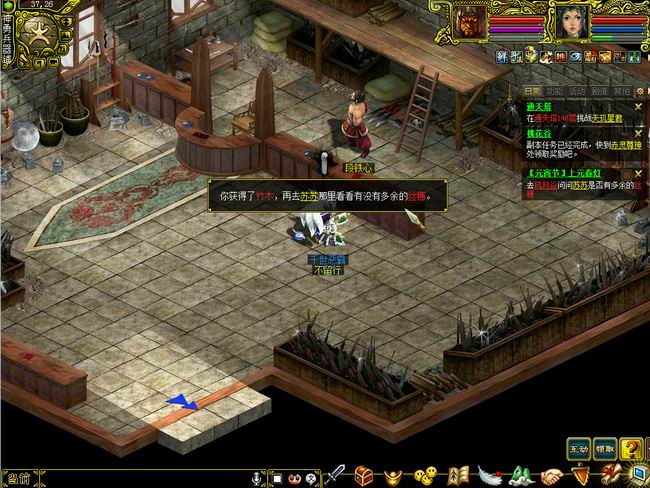Select the red-faced character portrait
The height and width of the screenshot is (488, 650).
[x=470, y=22]
